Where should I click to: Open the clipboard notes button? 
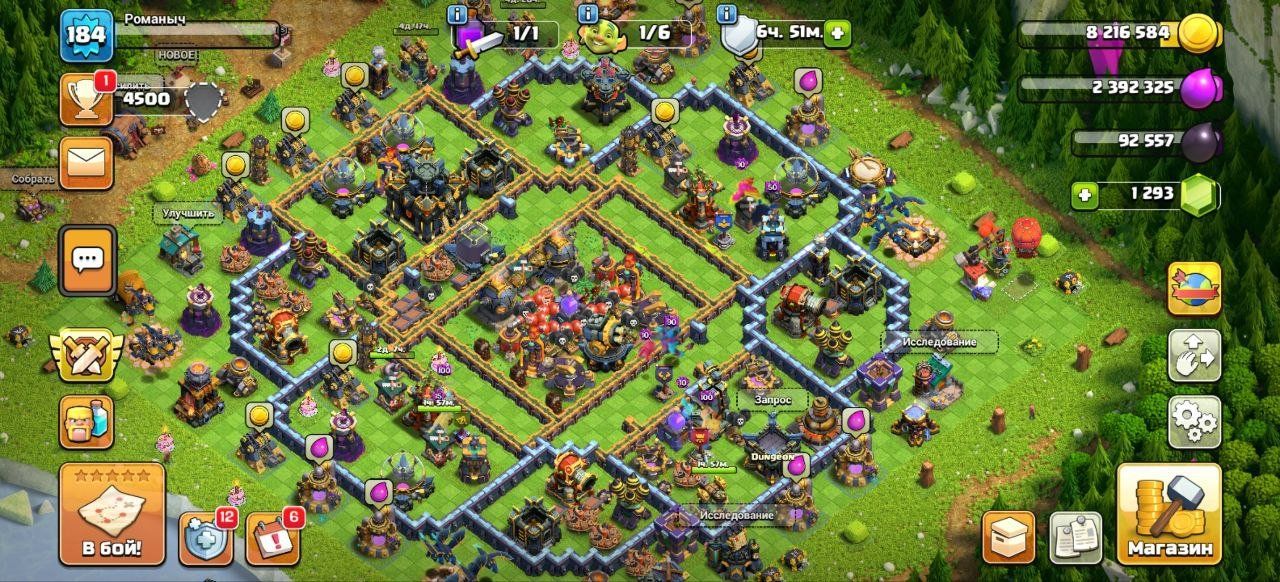coord(1075,537)
